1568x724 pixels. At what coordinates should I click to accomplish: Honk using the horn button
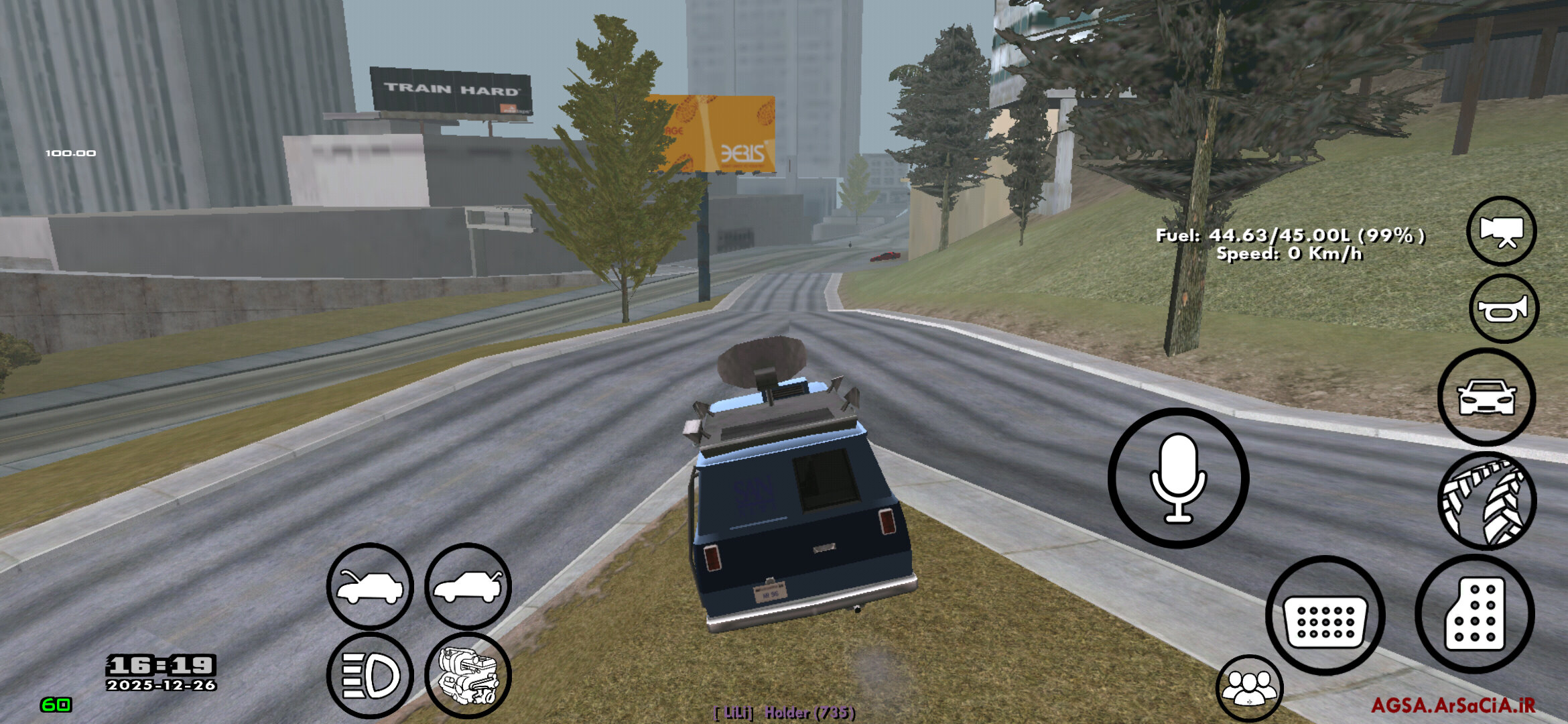(x=1503, y=309)
